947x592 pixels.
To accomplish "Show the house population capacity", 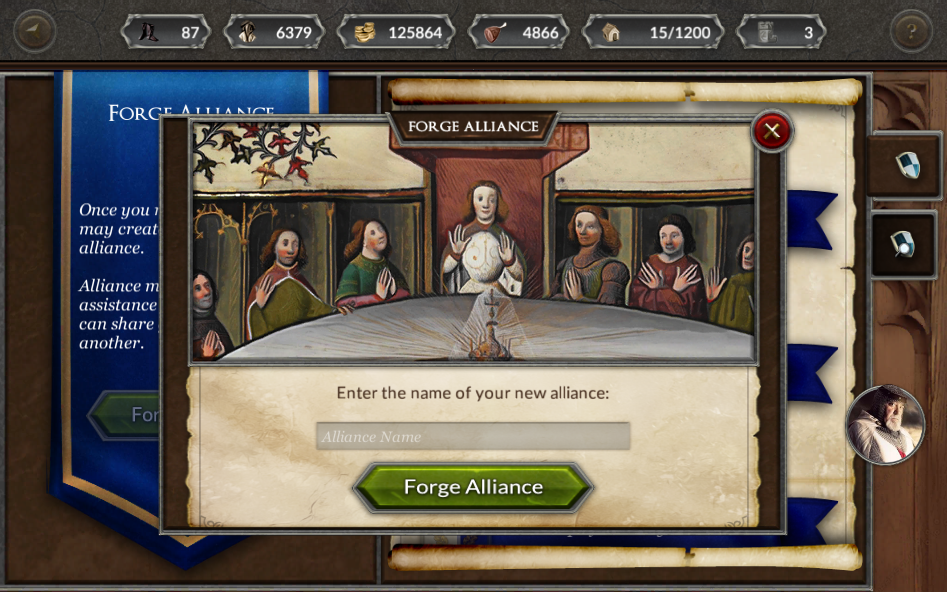I will [655, 32].
